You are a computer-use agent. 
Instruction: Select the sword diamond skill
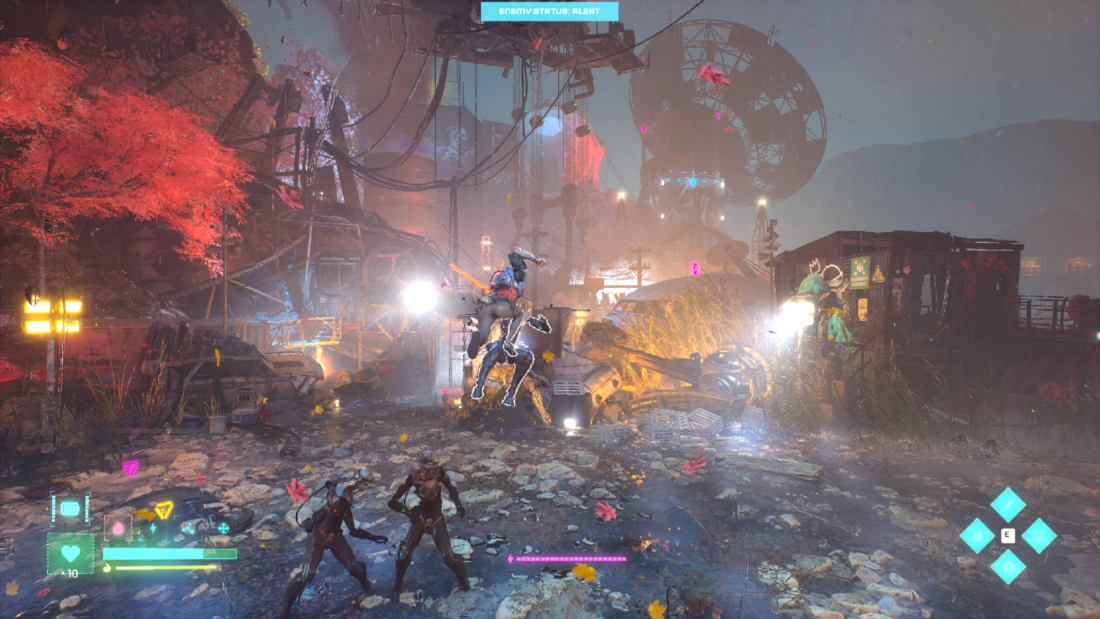[x=1008, y=503]
